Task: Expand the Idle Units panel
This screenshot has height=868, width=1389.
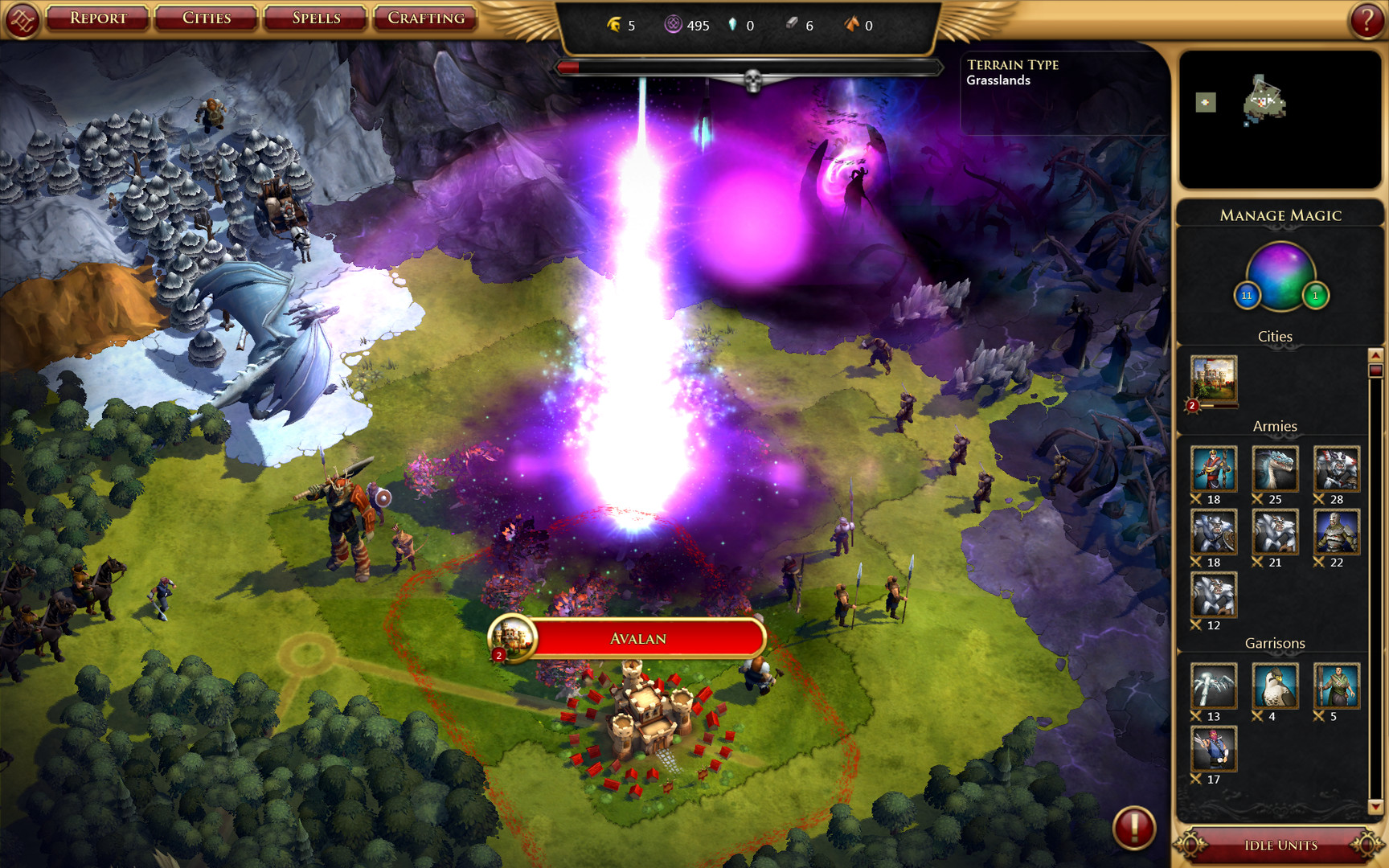Action: point(1278,845)
